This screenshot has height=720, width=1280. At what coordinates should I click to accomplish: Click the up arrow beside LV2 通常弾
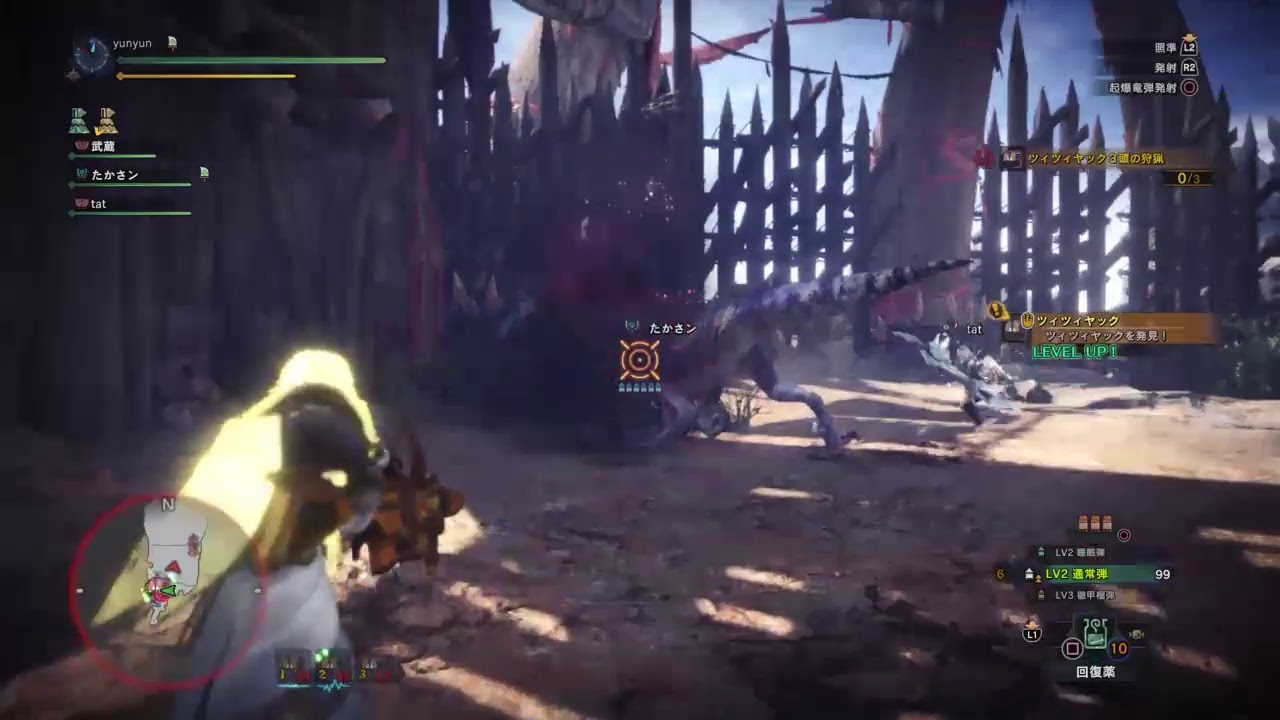[x=1038, y=579]
